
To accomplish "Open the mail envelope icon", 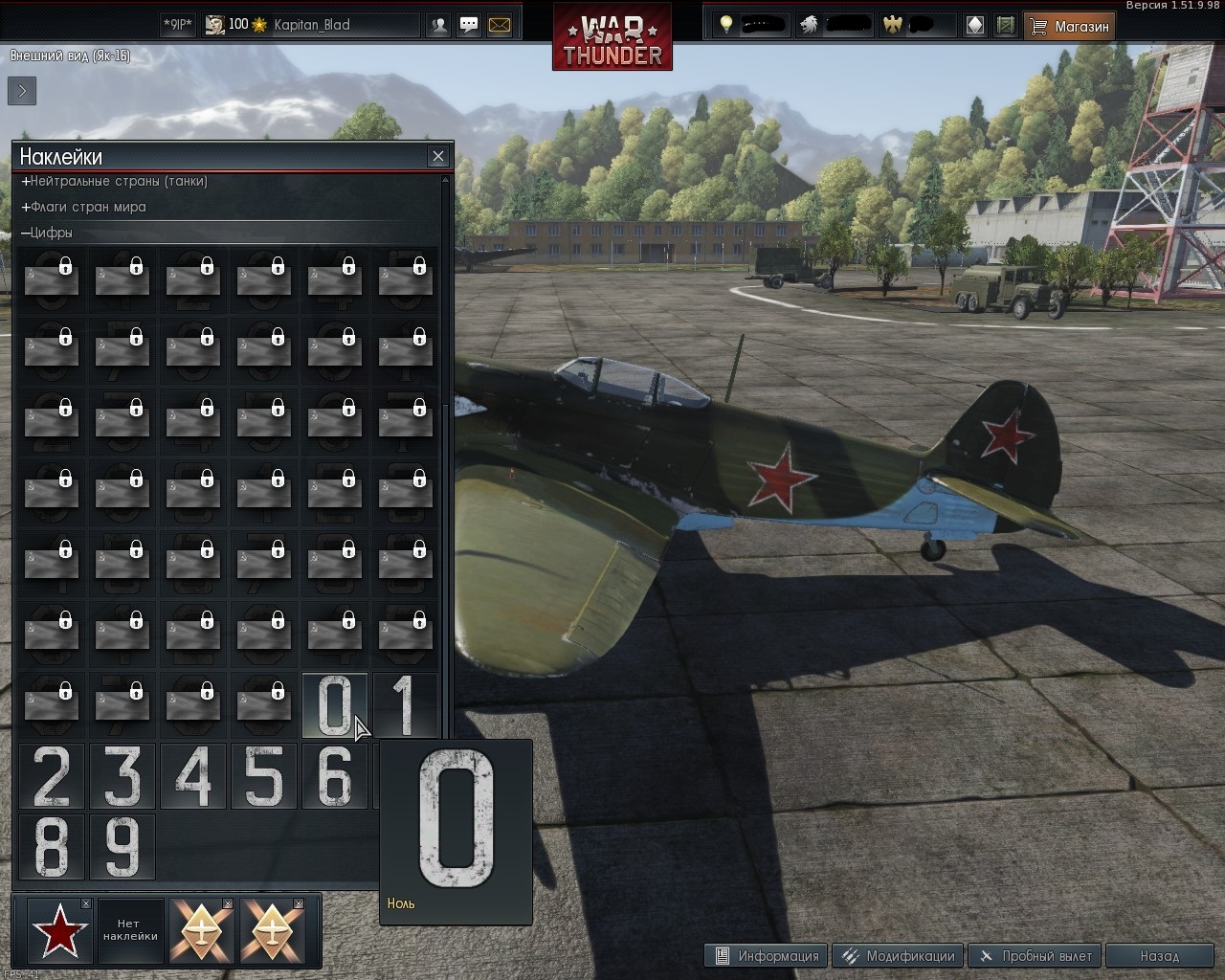I will coord(500,26).
